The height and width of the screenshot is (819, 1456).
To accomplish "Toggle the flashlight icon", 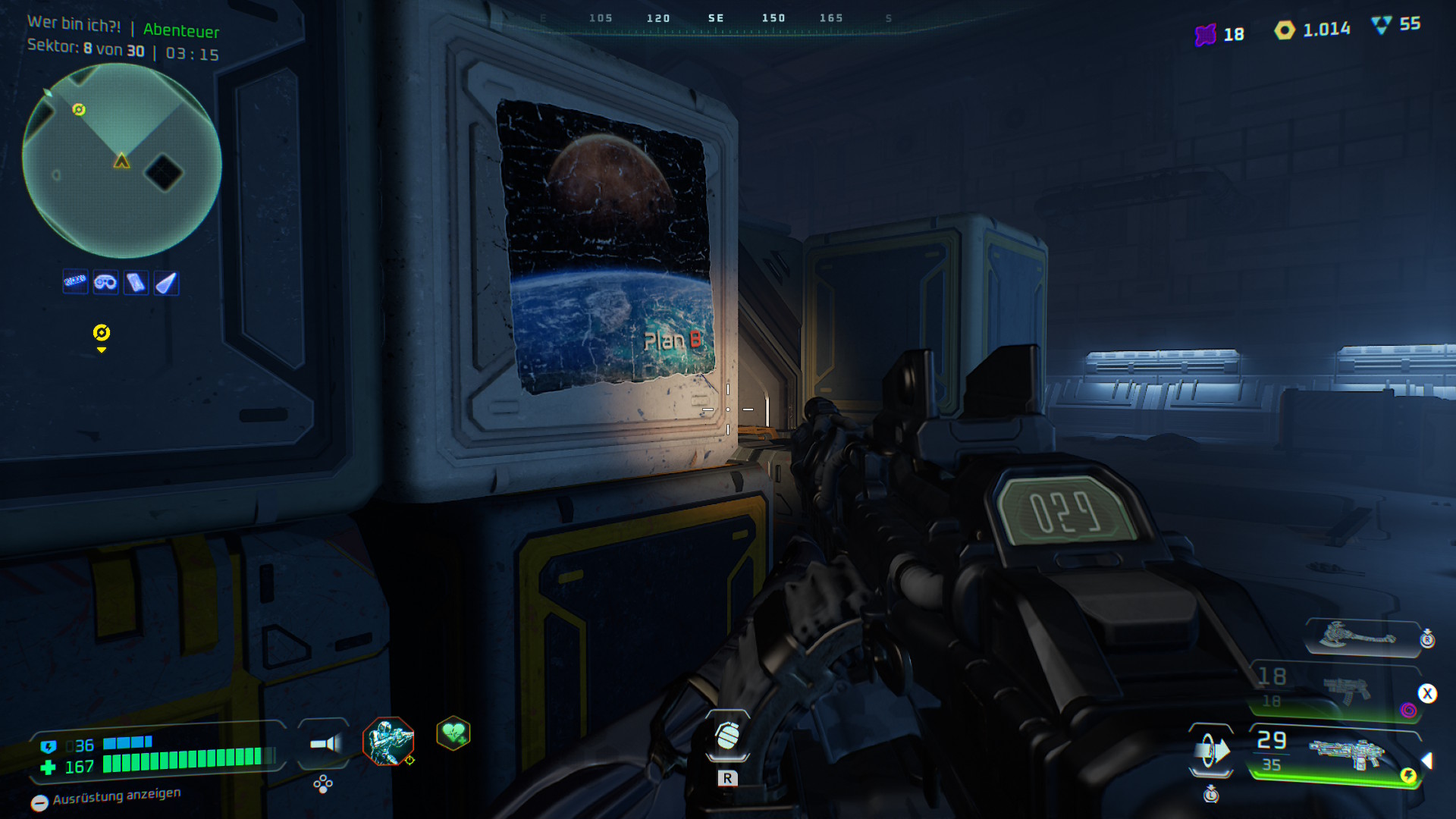I will pos(325,744).
